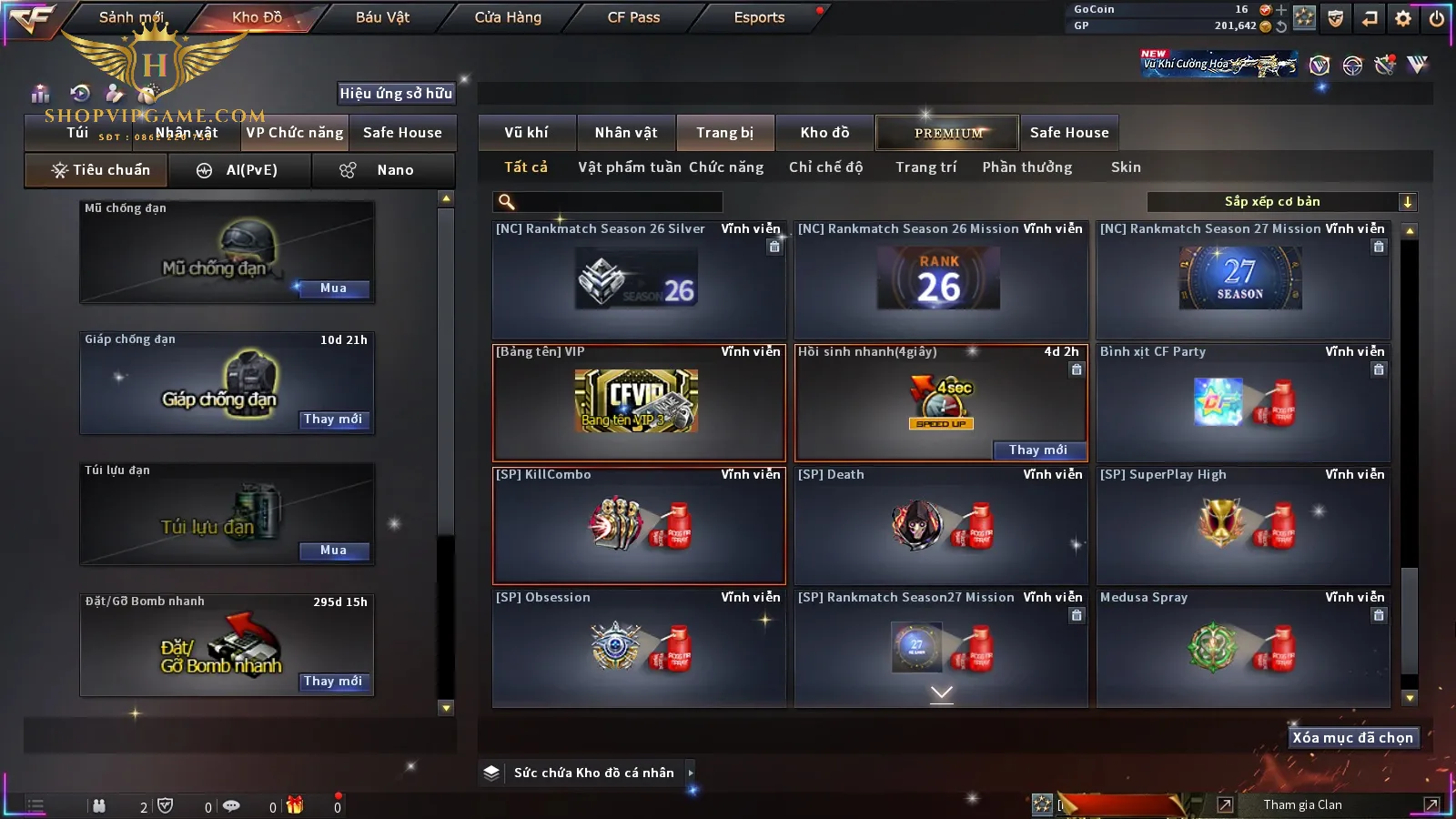
Task: Renew the Hồi sinh nhanh item
Action: click(x=1038, y=450)
